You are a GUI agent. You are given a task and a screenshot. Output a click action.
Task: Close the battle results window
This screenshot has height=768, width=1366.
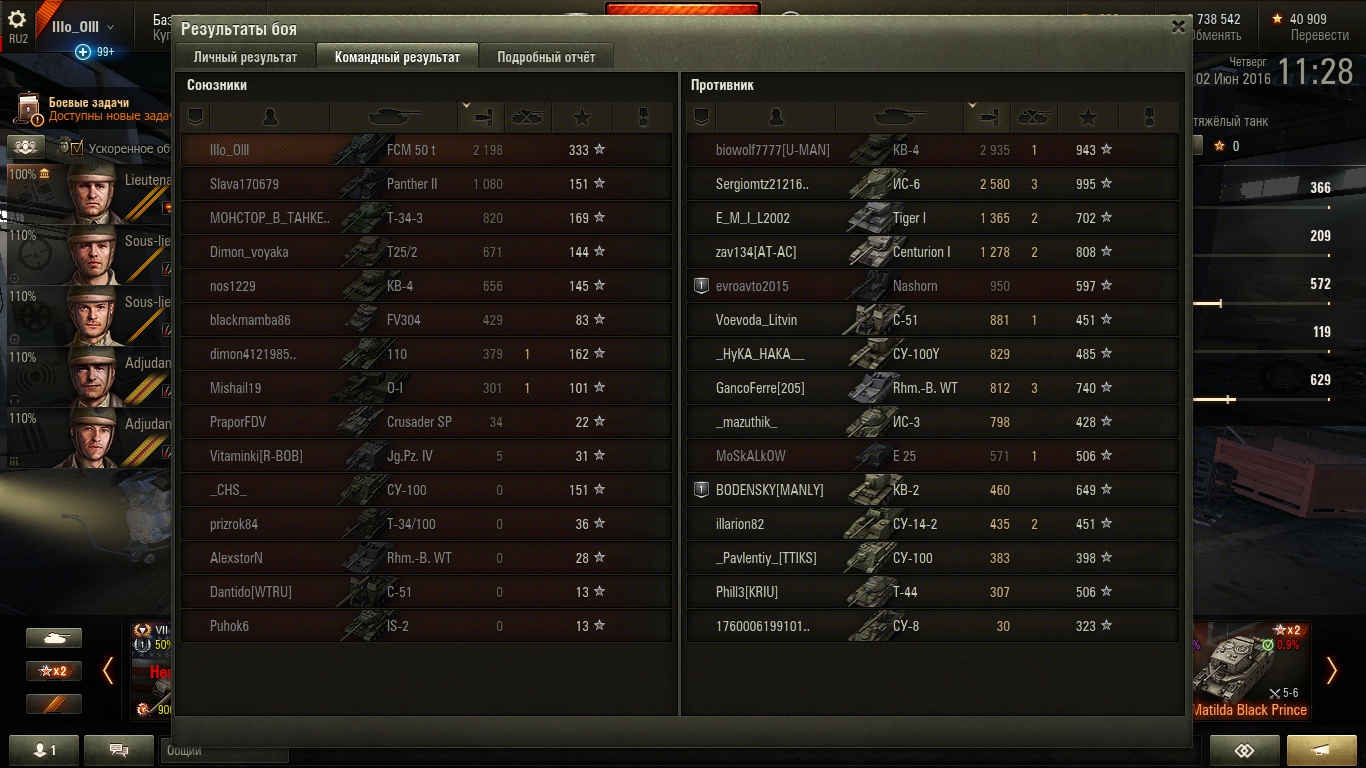(x=1178, y=28)
